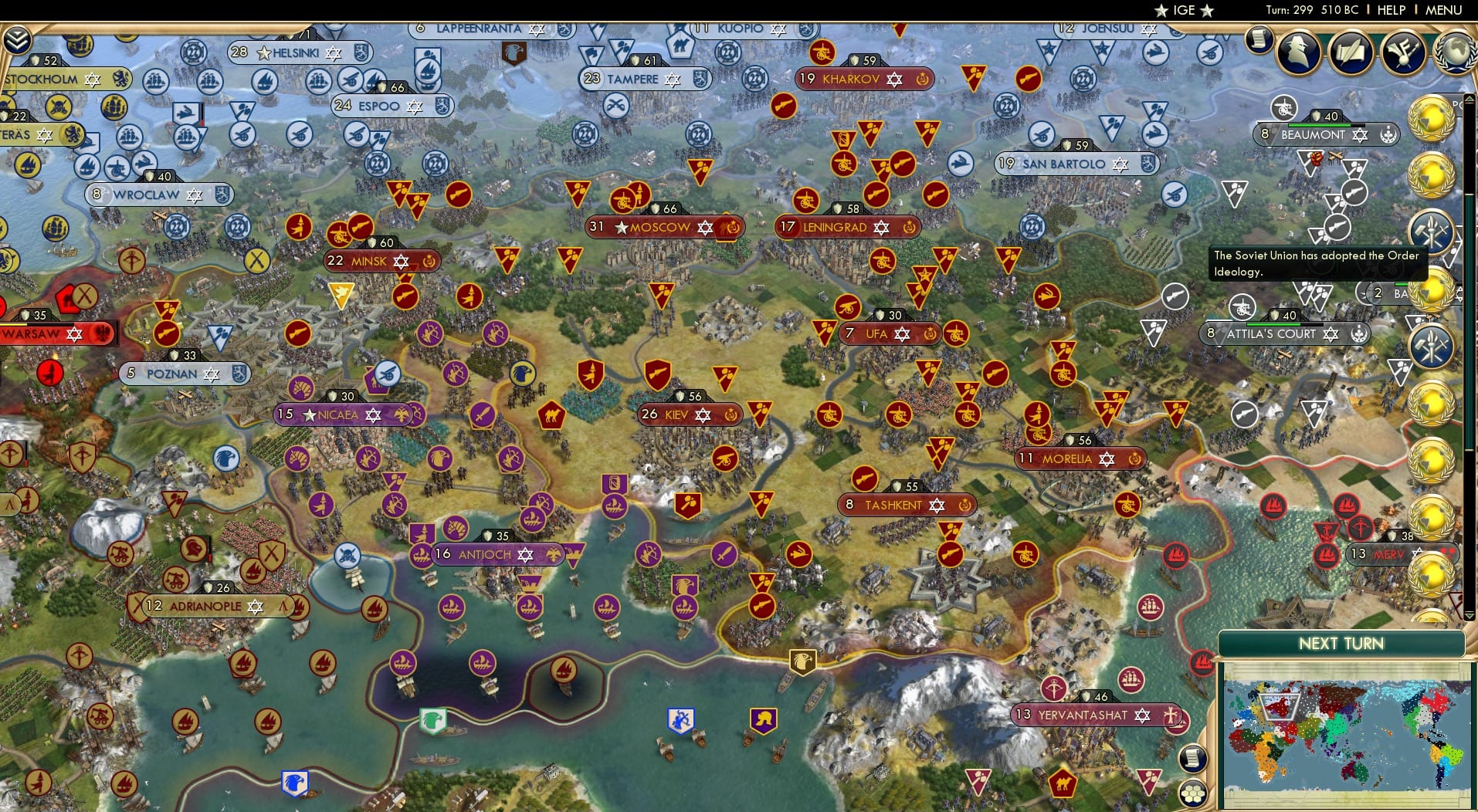Click the red cargo ship icon above the minimap
This screenshot has width=1478, height=812.
1202,663
